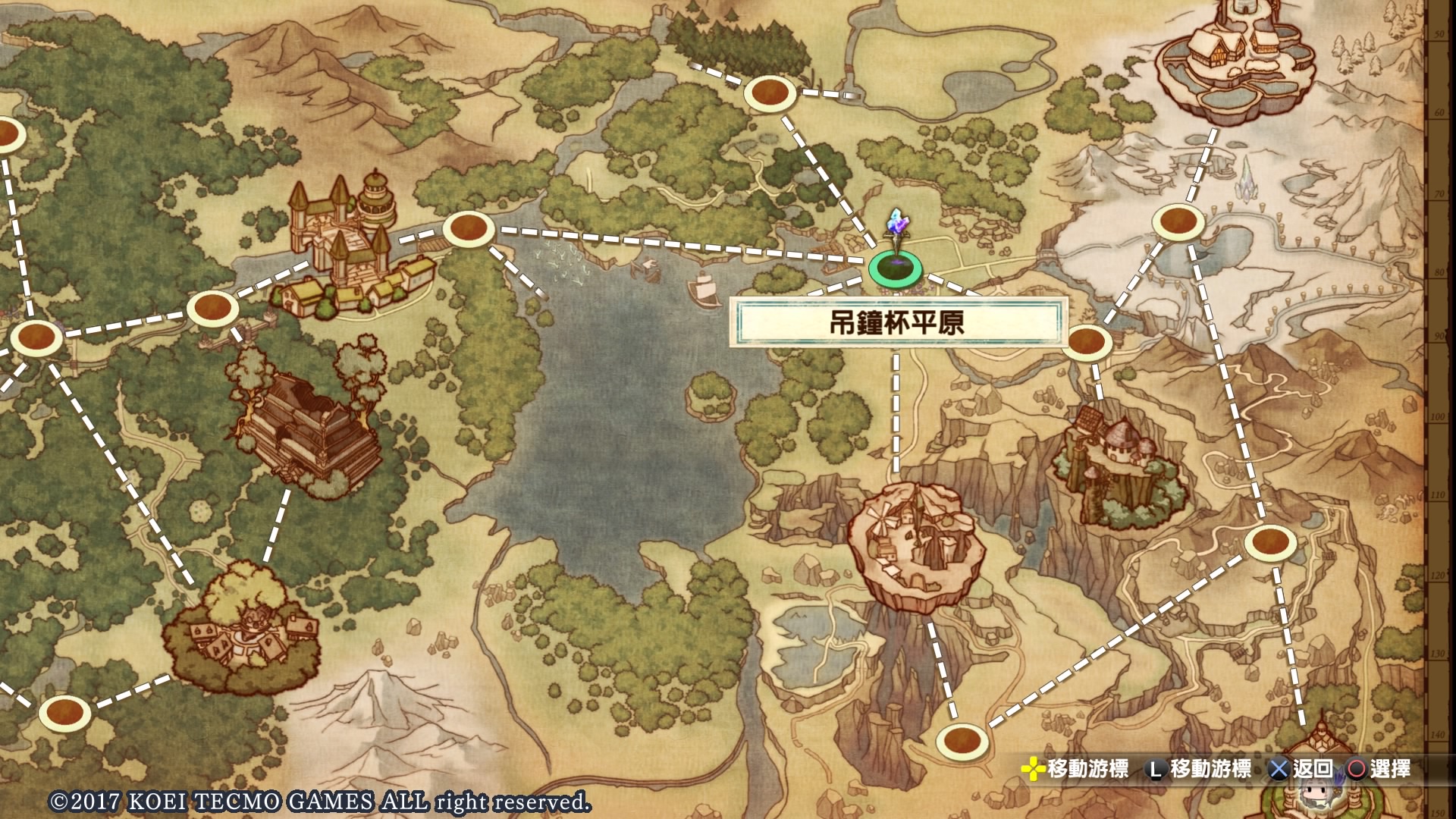Choose the clifftop cottage location

coord(1116,469)
